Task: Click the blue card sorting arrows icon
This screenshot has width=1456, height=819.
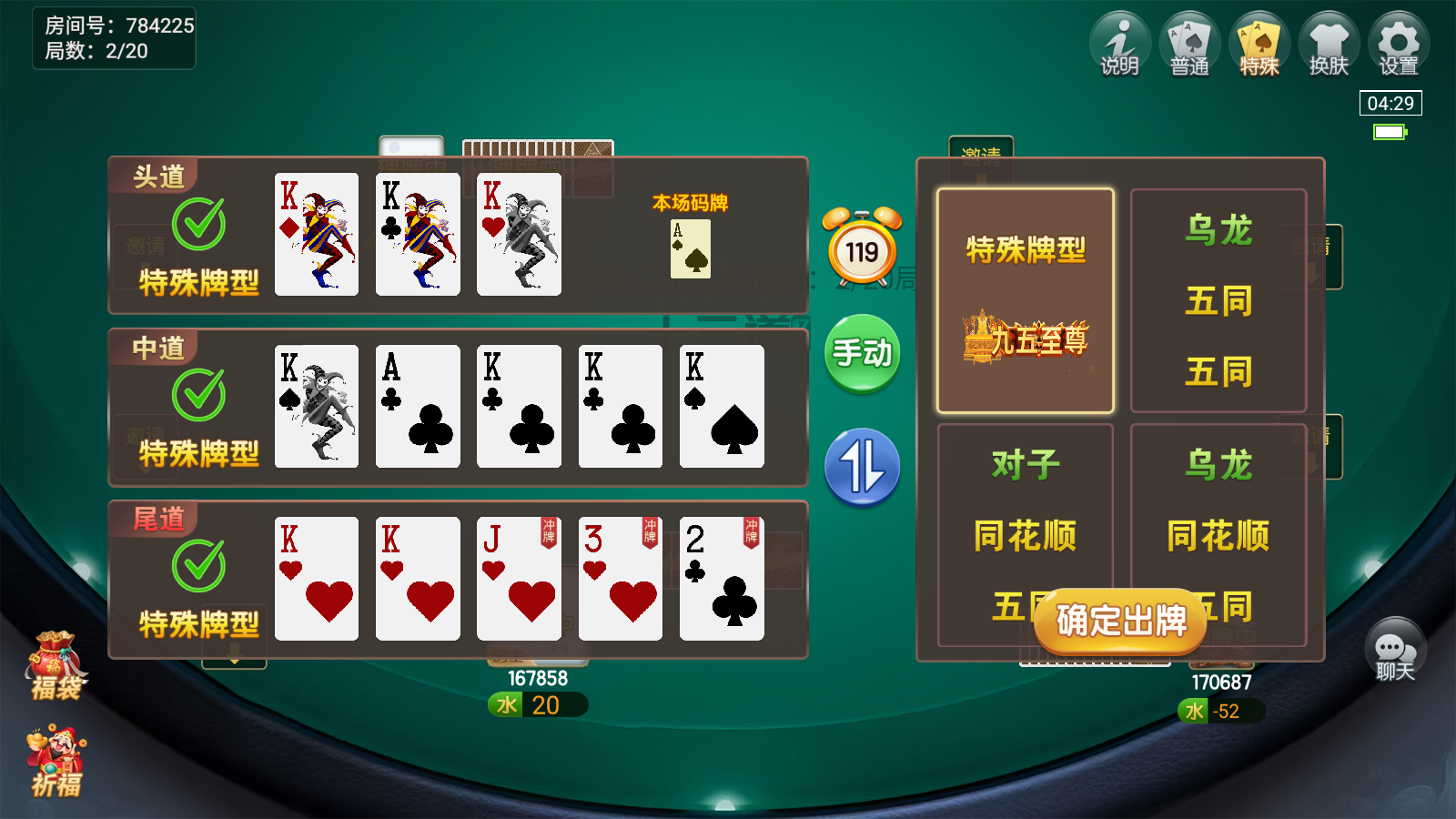Action: (x=862, y=466)
